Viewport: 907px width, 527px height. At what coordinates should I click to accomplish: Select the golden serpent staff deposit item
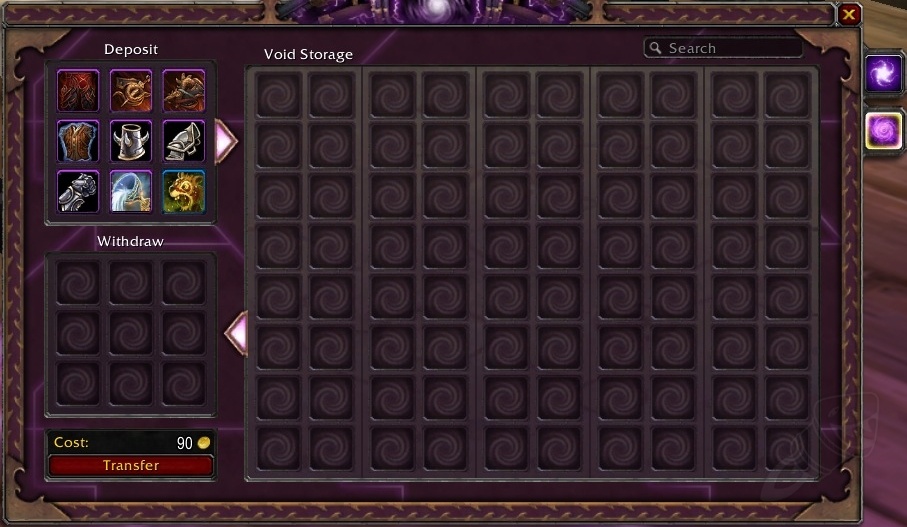click(x=131, y=89)
